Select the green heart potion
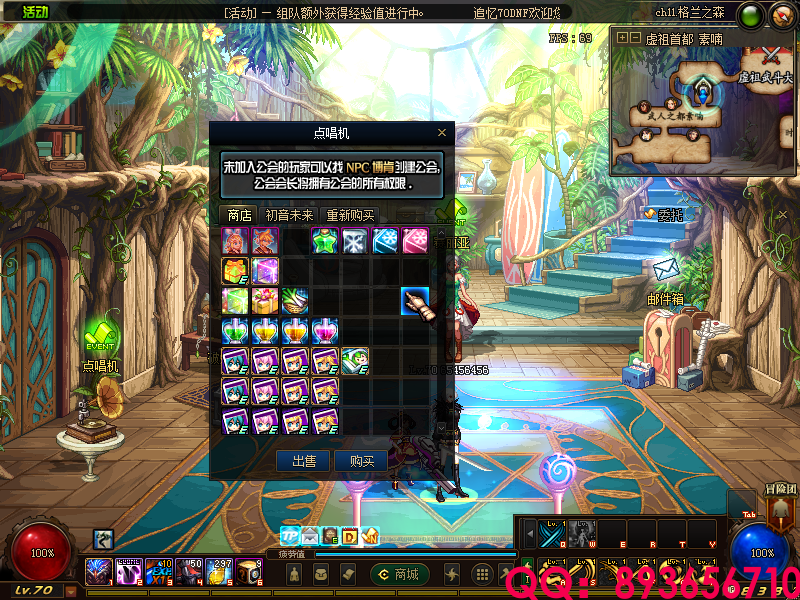The image size is (800, 600). click(x=235, y=331)
